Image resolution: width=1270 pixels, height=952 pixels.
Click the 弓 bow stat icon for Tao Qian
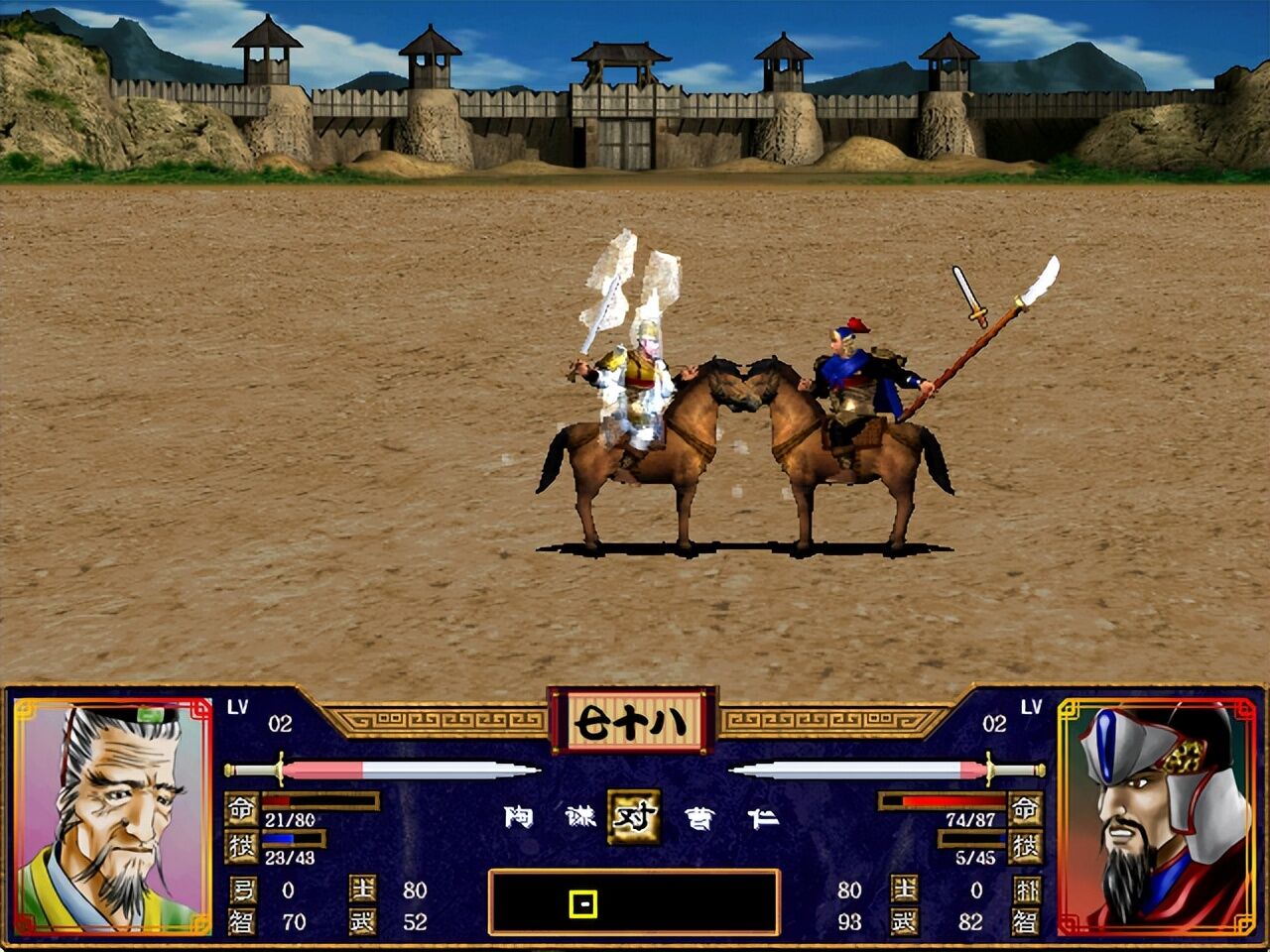point(244,890)
